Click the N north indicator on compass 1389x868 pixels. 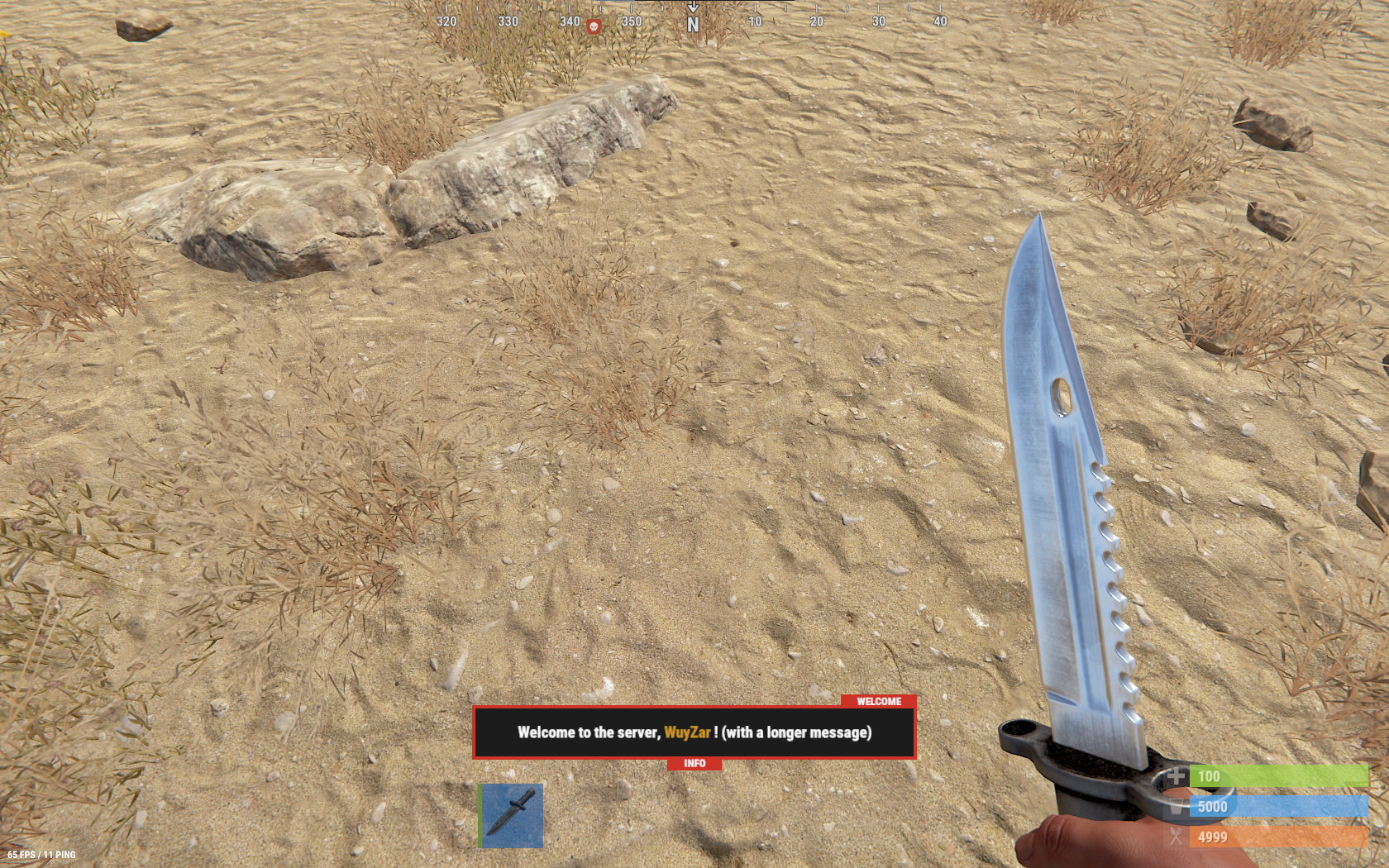click(x=692, y=21)
